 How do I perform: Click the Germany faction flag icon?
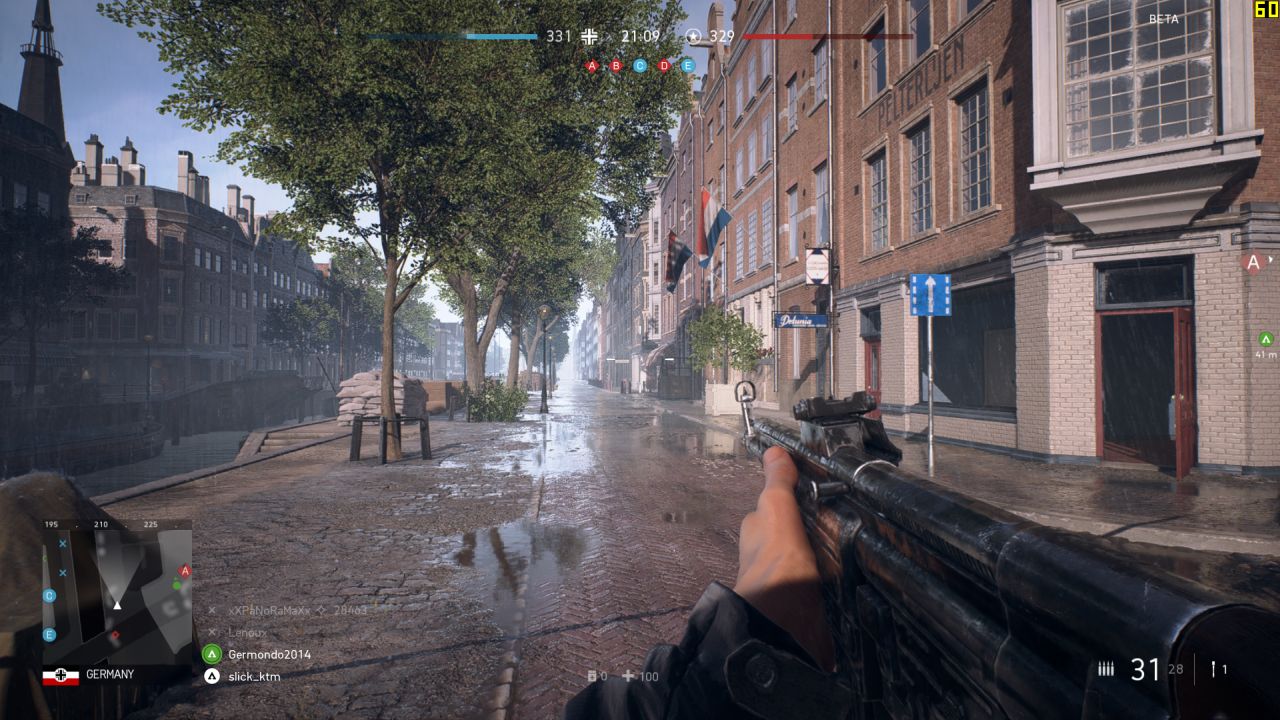(x=60, y=676)
